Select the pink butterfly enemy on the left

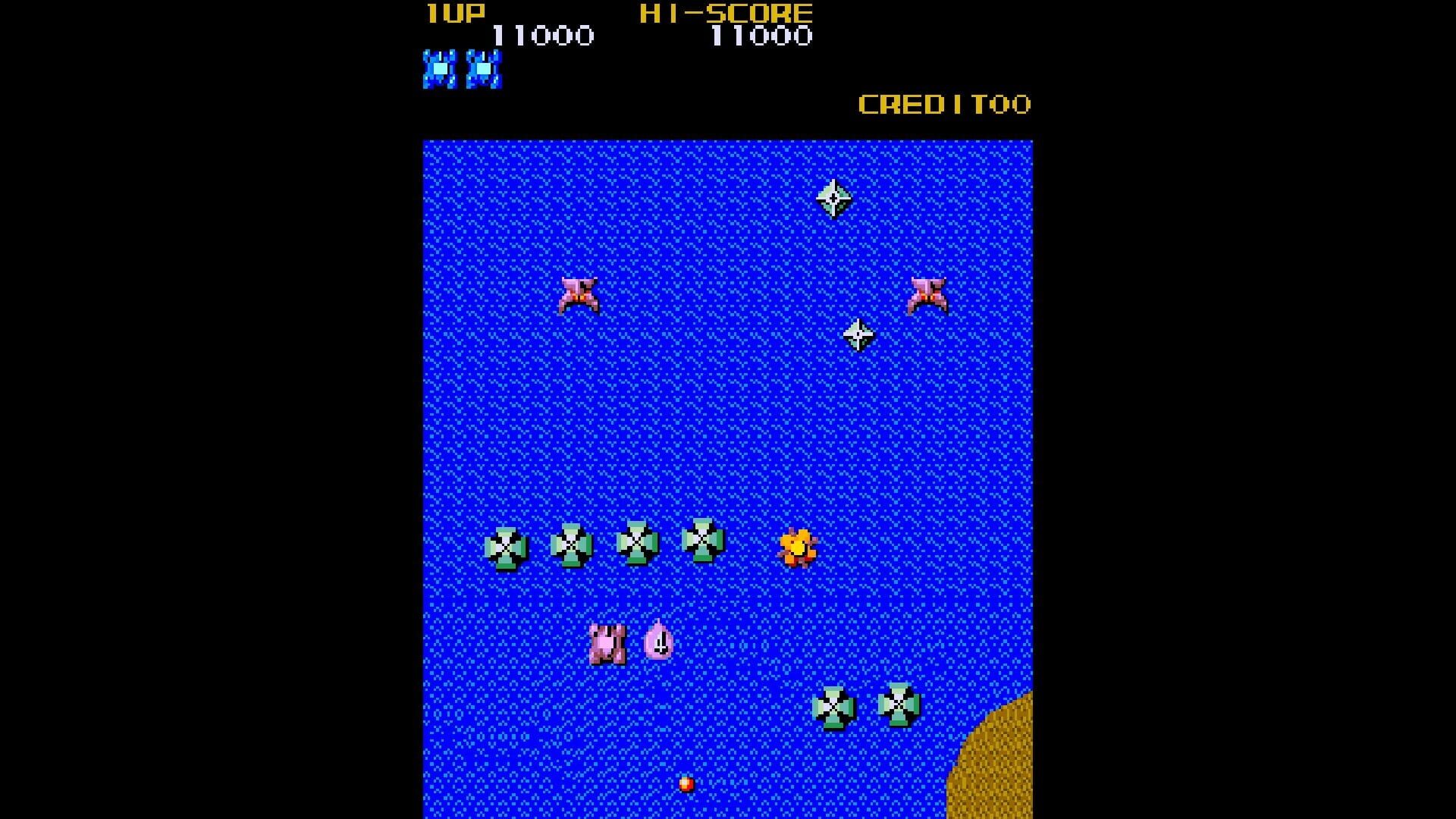tap(578, 294)
